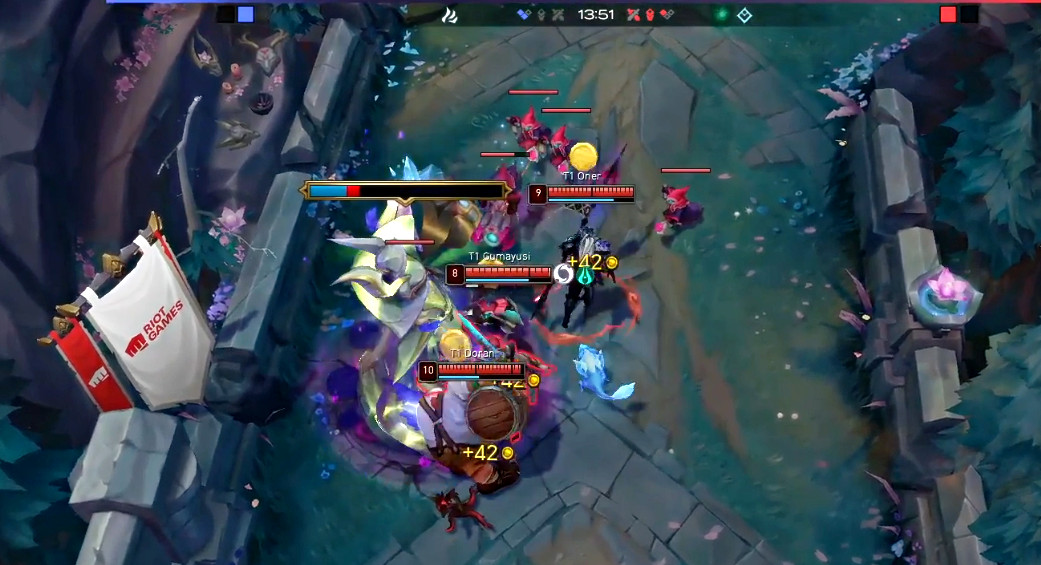Click the blue team square indicator
The height and width of the screenshot is (565, 1041).
coord(246,15)
